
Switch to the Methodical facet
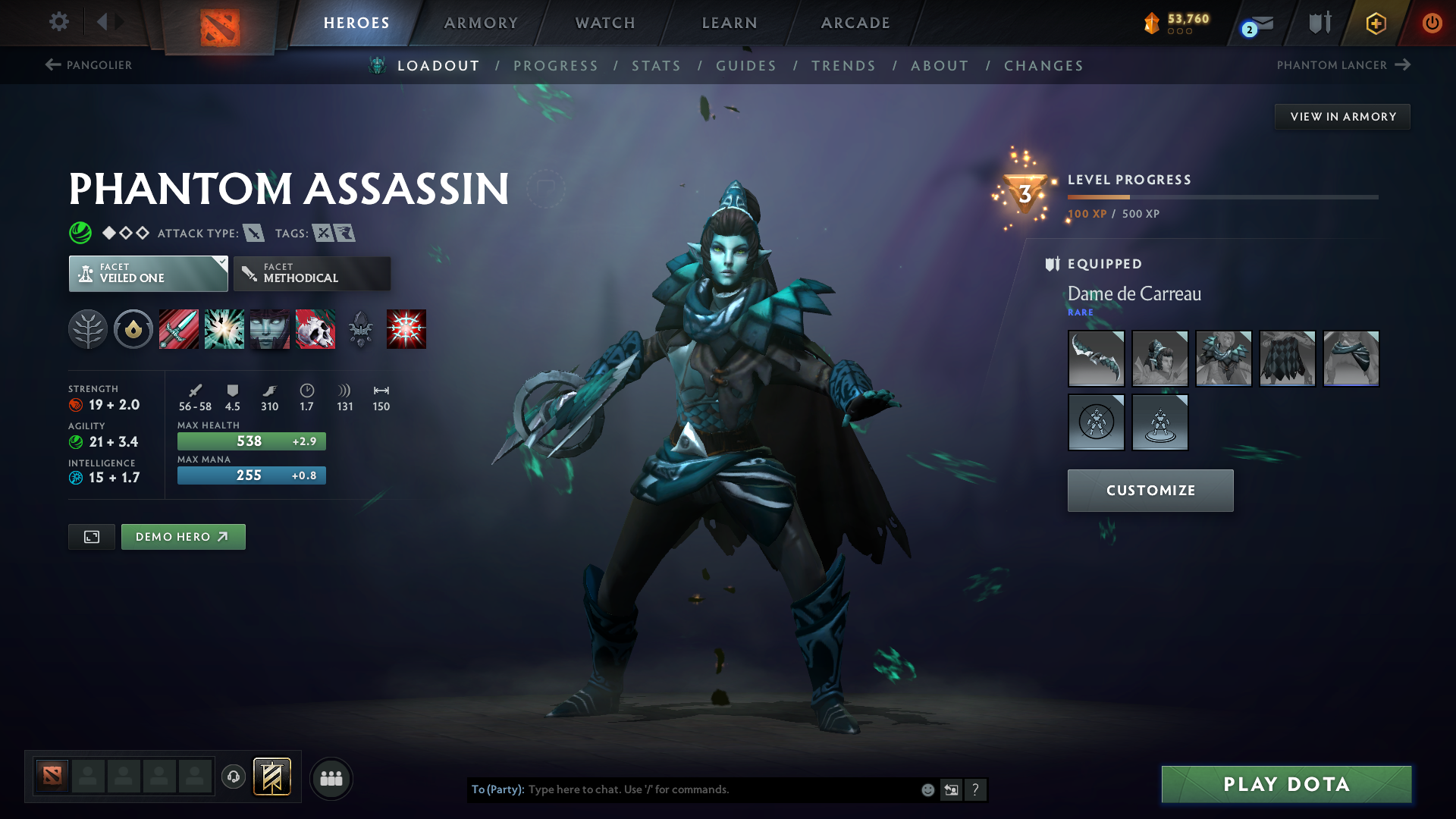[x=312, y=273]
